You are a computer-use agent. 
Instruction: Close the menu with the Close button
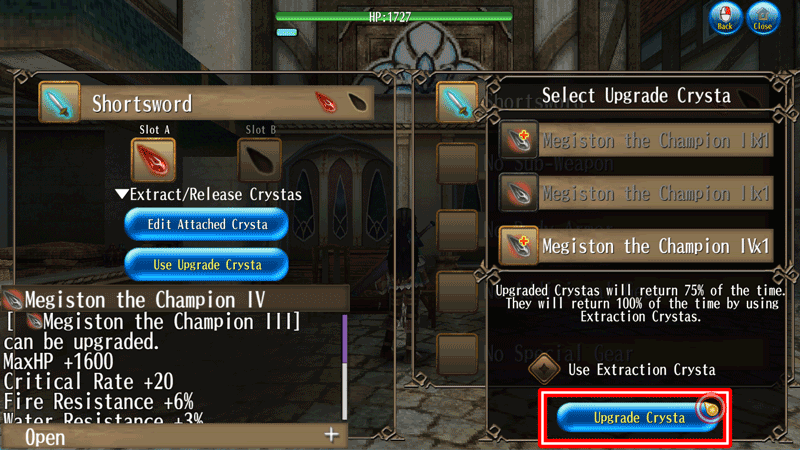click(x=762, y=19)
